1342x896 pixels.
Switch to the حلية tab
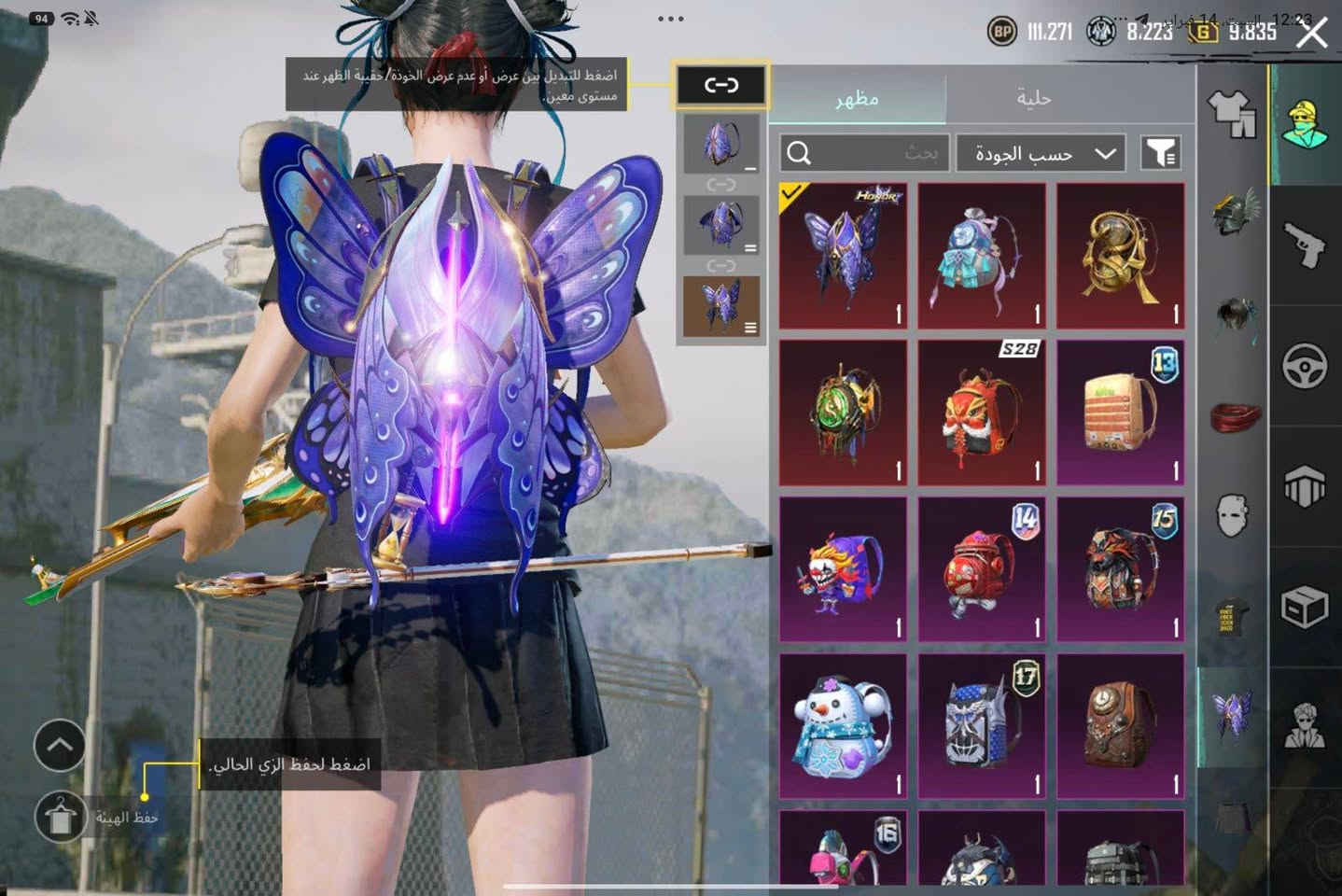click(x=1033, y=98)
